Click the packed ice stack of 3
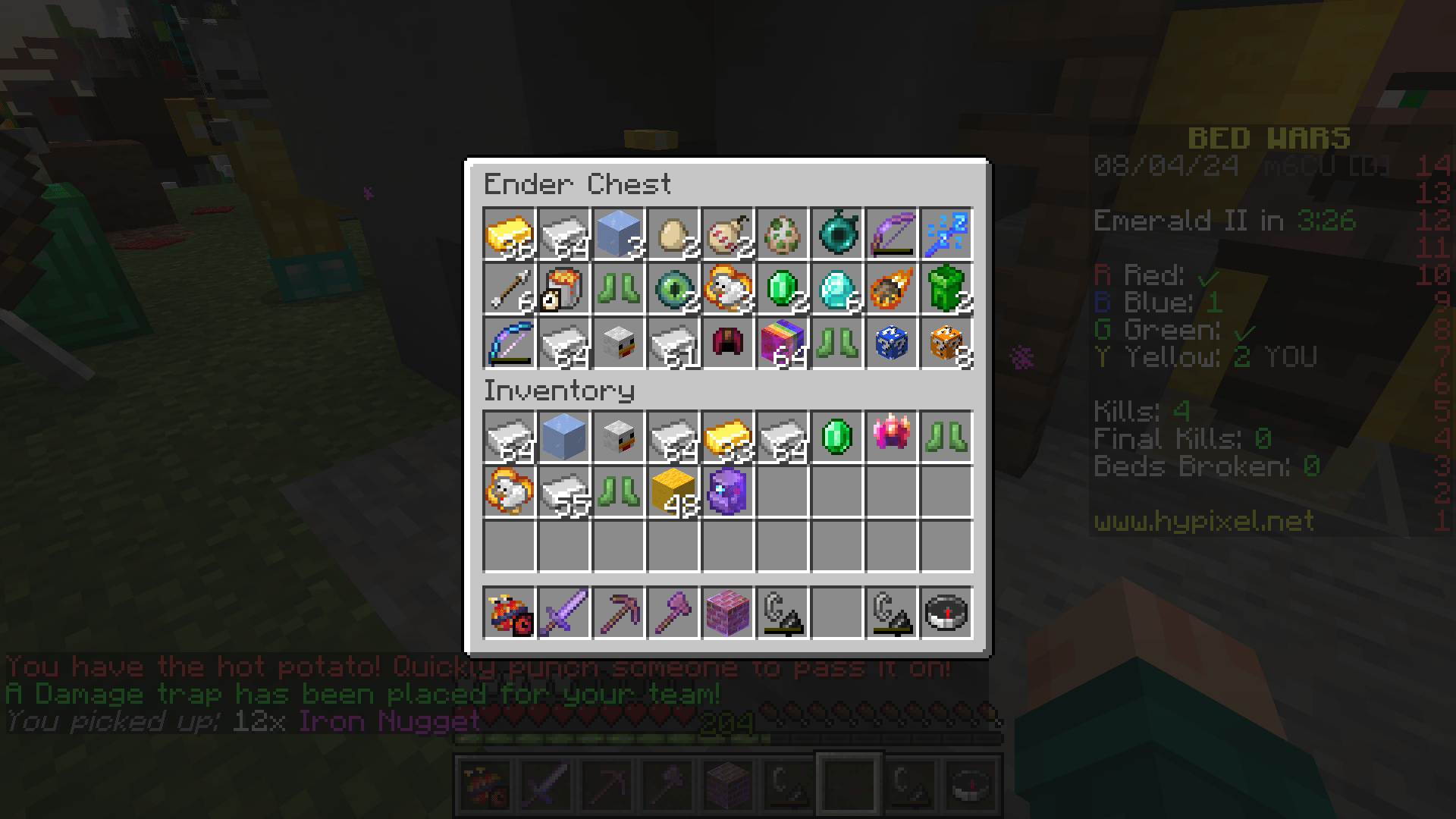Screen dimensions: 1456x819 click(x=619, y=234)
